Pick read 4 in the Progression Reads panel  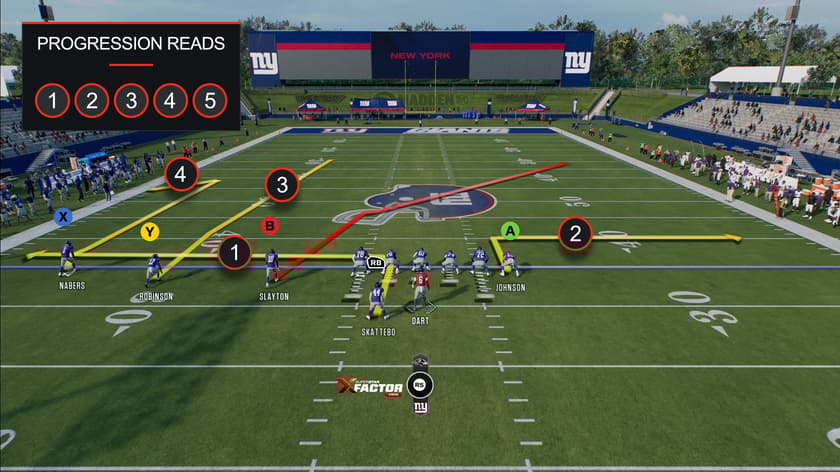(x=170, y=100)
